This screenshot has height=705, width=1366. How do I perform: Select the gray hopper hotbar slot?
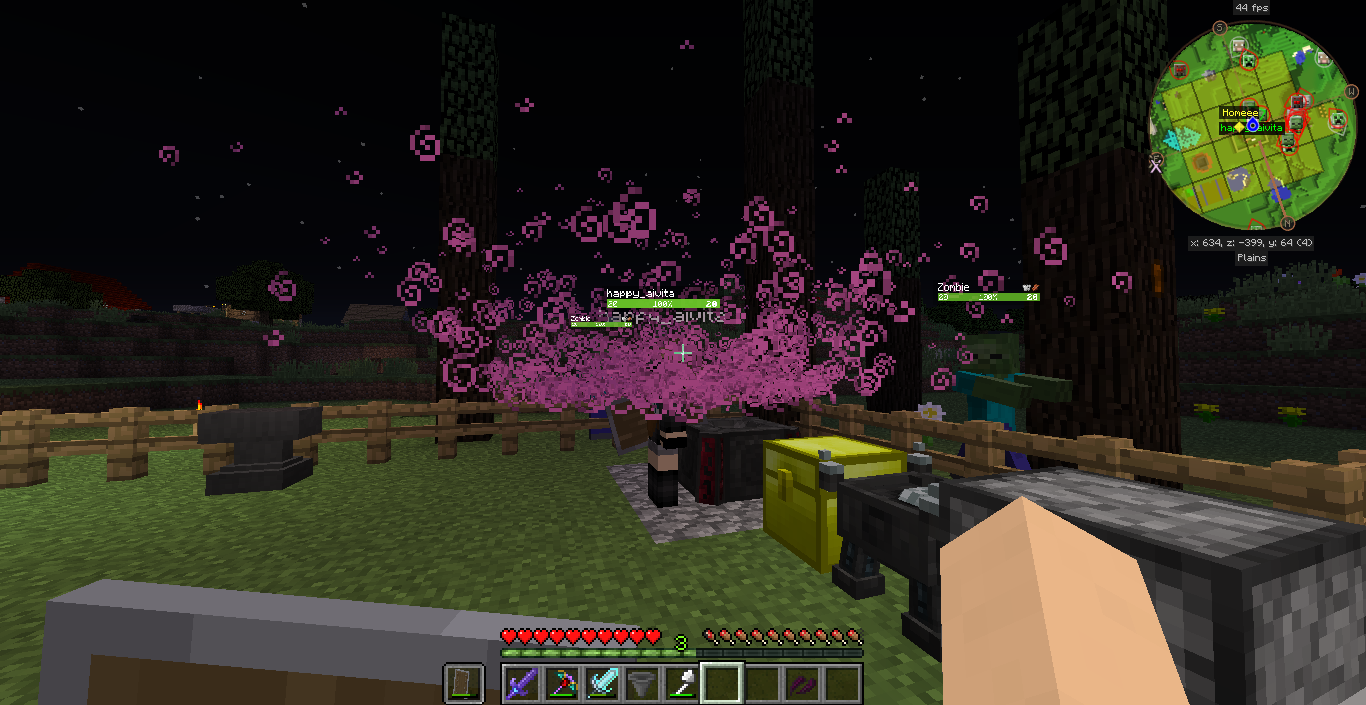click(643, 684)
